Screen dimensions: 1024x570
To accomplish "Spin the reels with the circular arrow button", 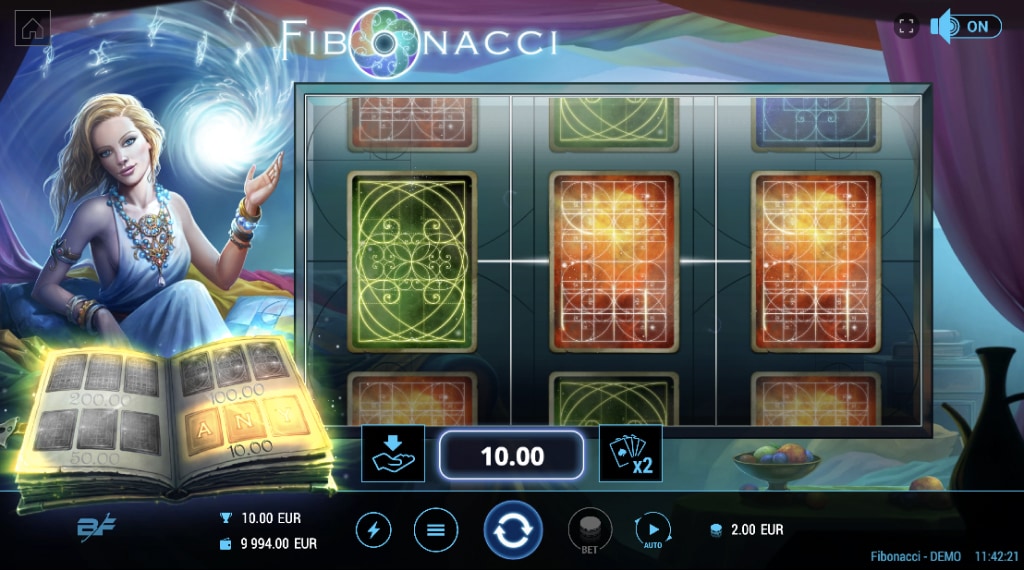I will (x=513, y=530).
